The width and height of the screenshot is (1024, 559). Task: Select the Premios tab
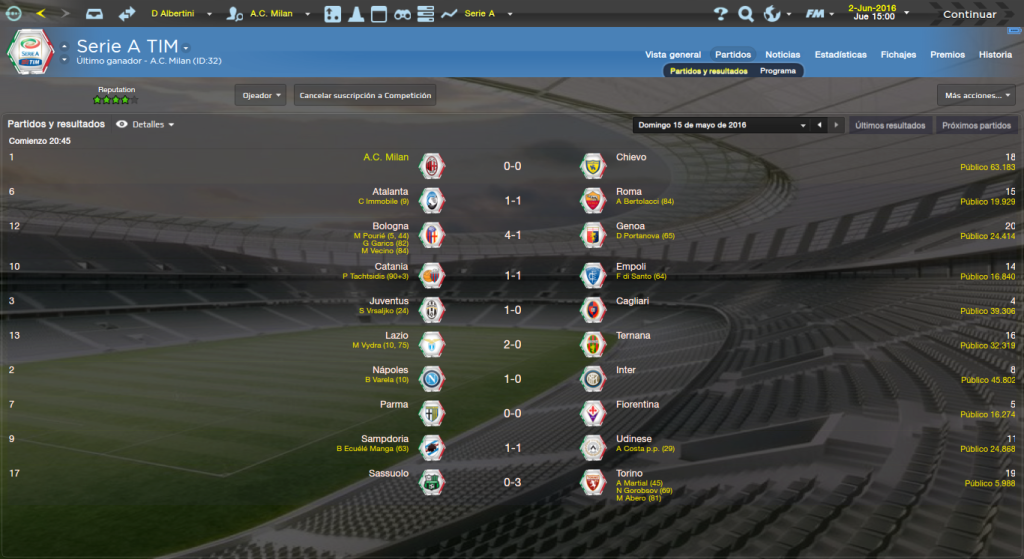click(947, 55)
